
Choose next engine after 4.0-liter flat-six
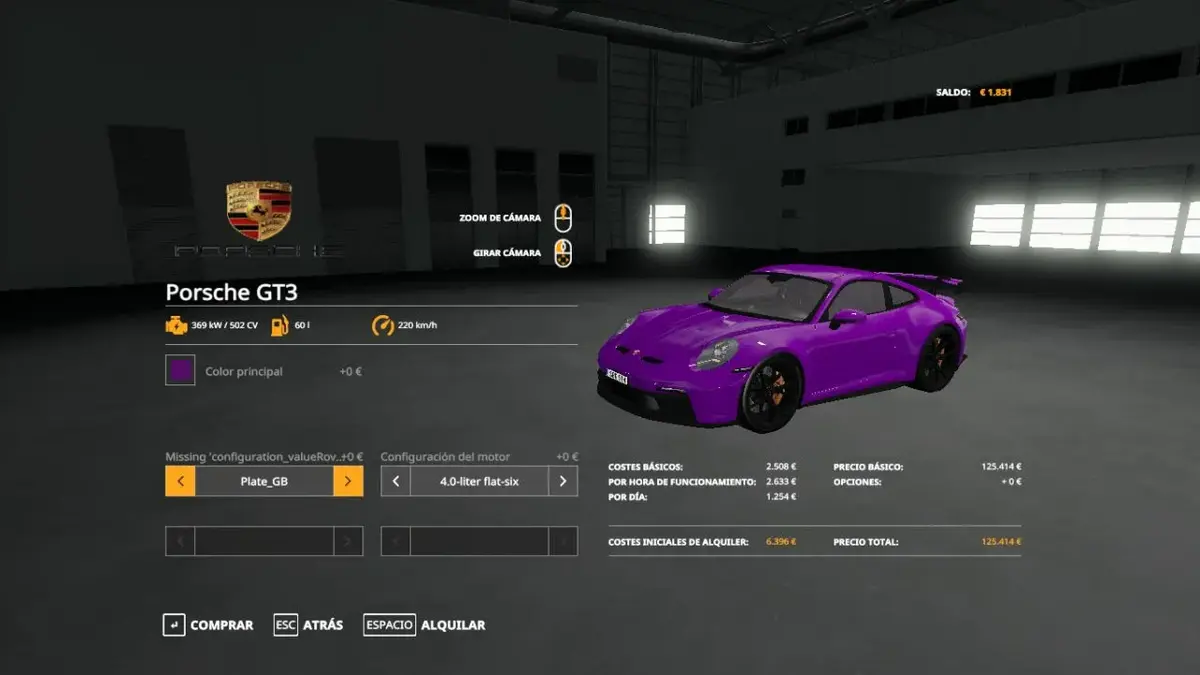(563, 481)
